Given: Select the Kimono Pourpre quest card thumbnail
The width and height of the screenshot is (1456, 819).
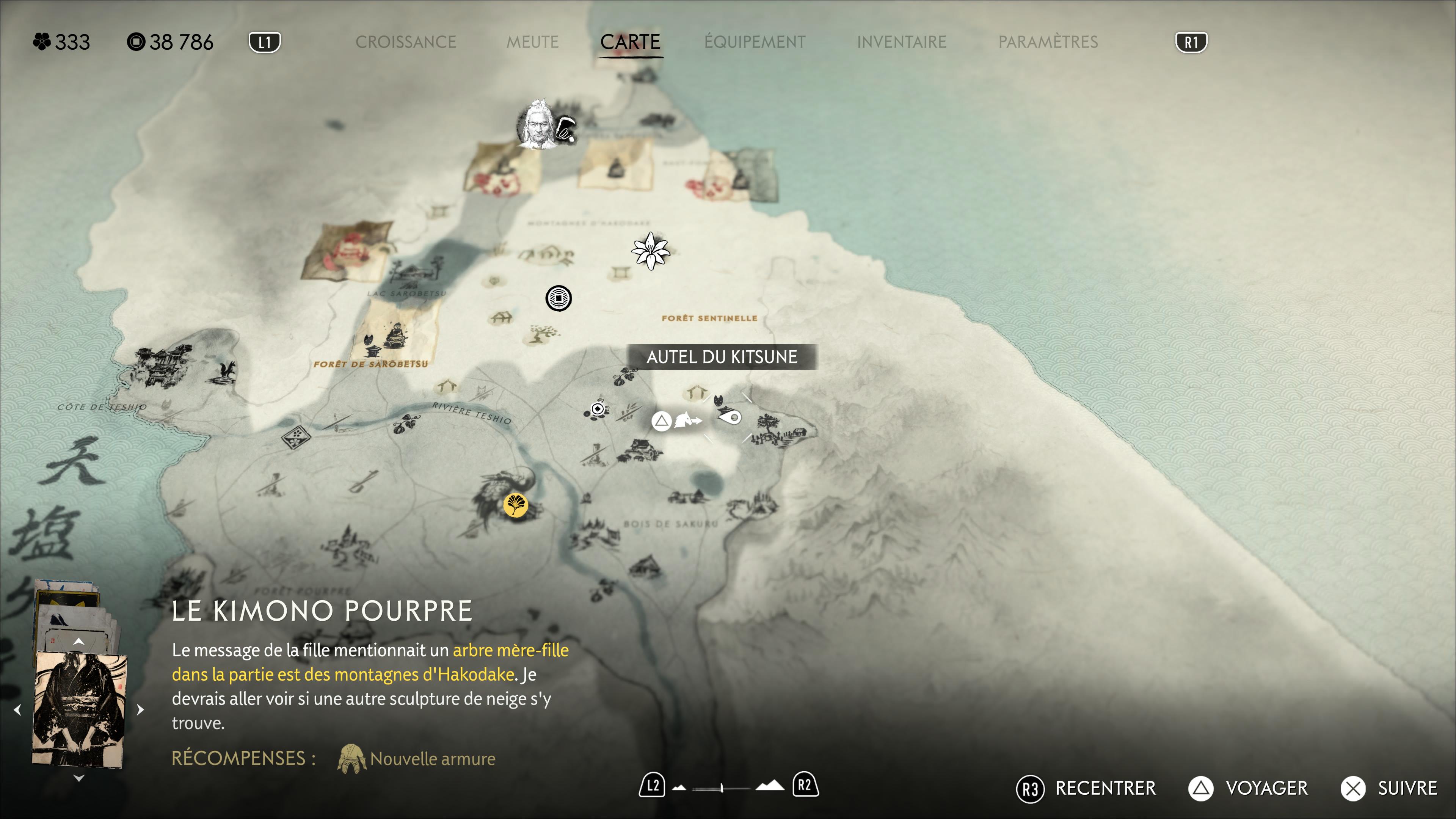Looking at the screenshot, I should click(x=80, y=709).
